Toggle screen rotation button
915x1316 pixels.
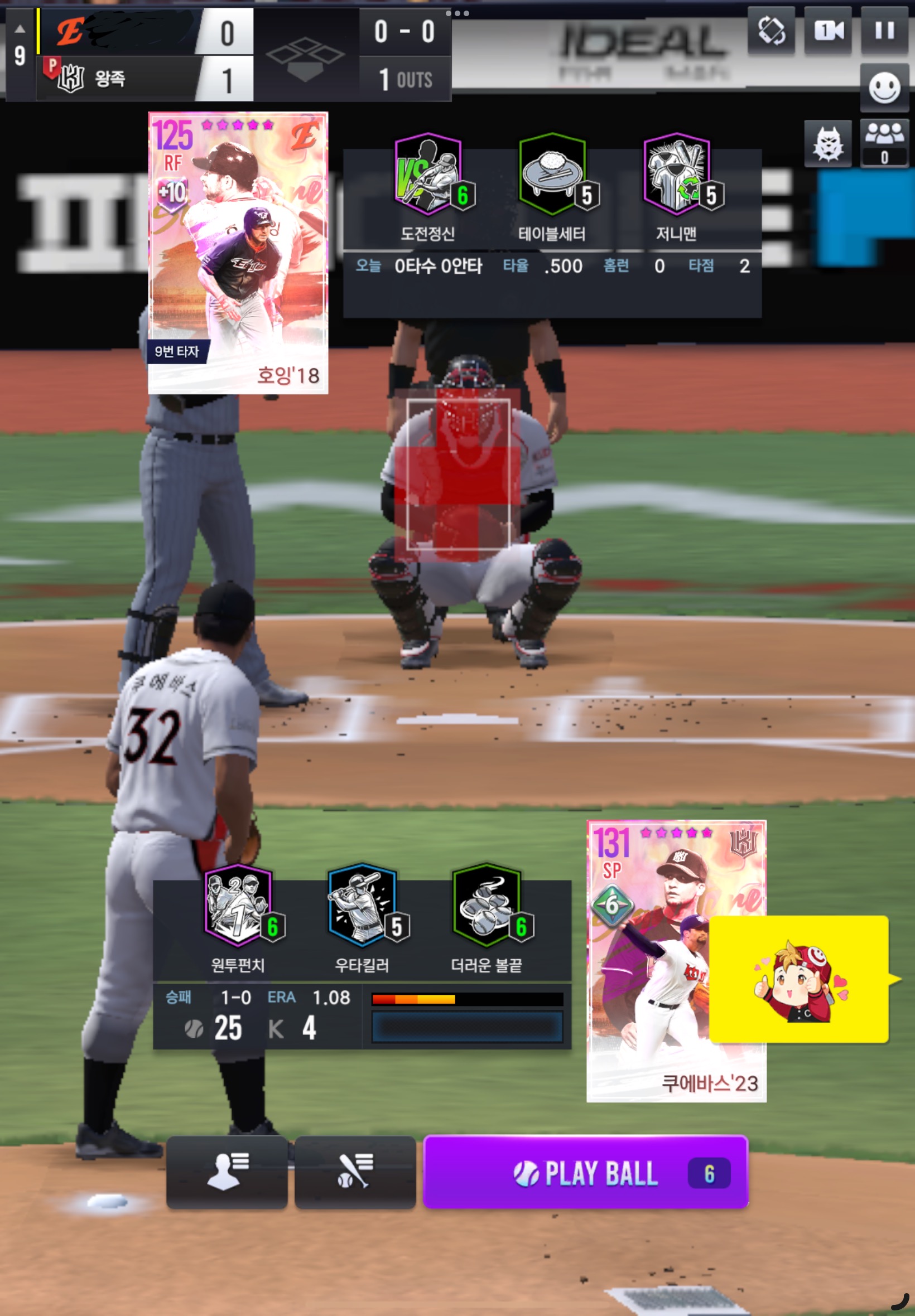tap(771, 31)
